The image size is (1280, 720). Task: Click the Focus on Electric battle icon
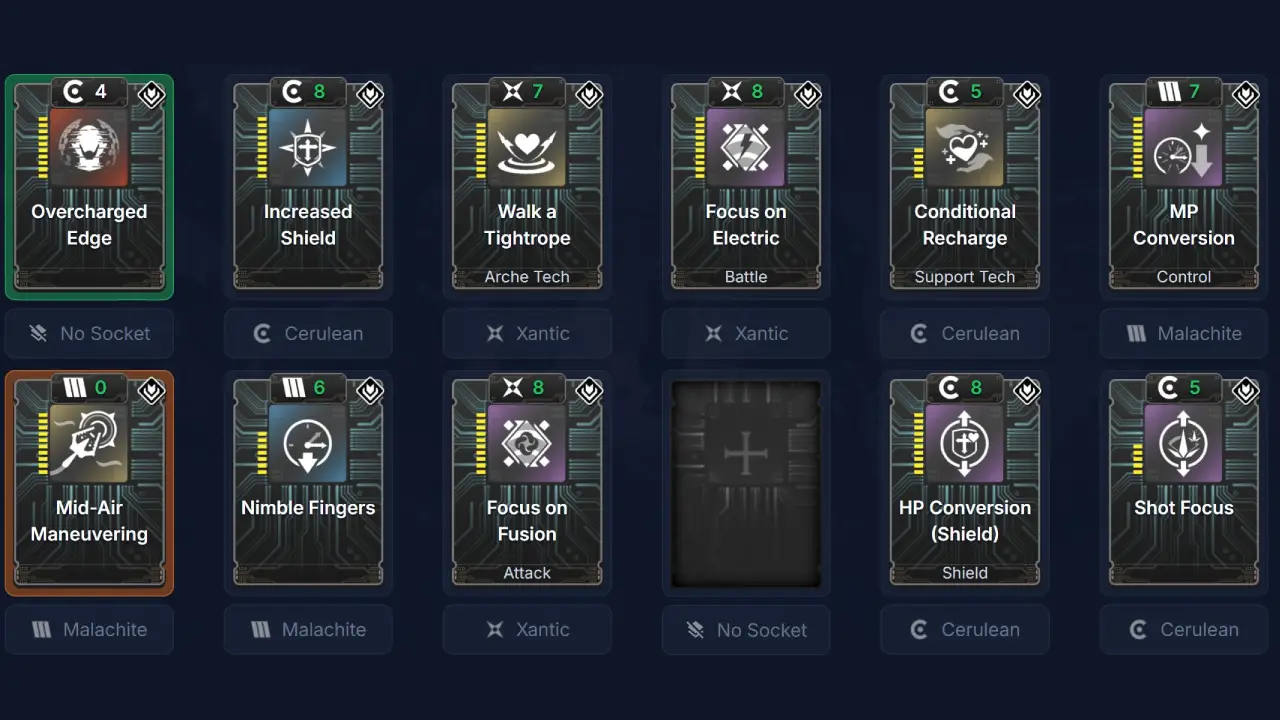pyautogui.click(x=746, y=148)
